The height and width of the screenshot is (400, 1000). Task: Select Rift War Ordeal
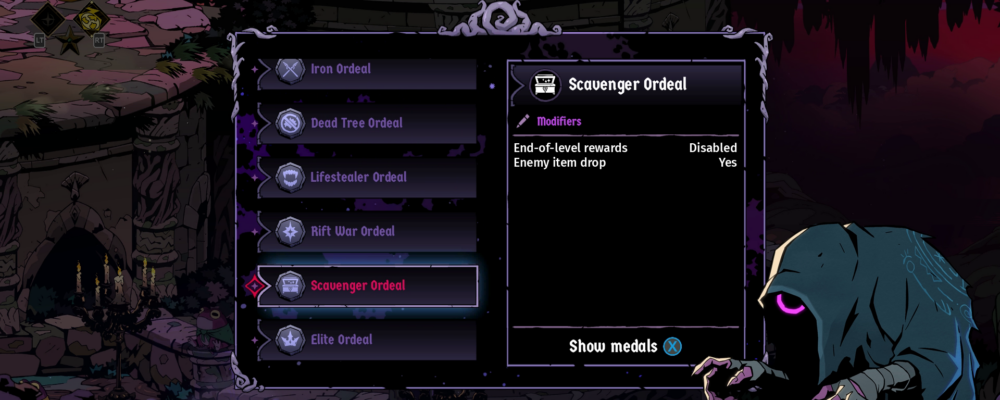pos(366,231)
